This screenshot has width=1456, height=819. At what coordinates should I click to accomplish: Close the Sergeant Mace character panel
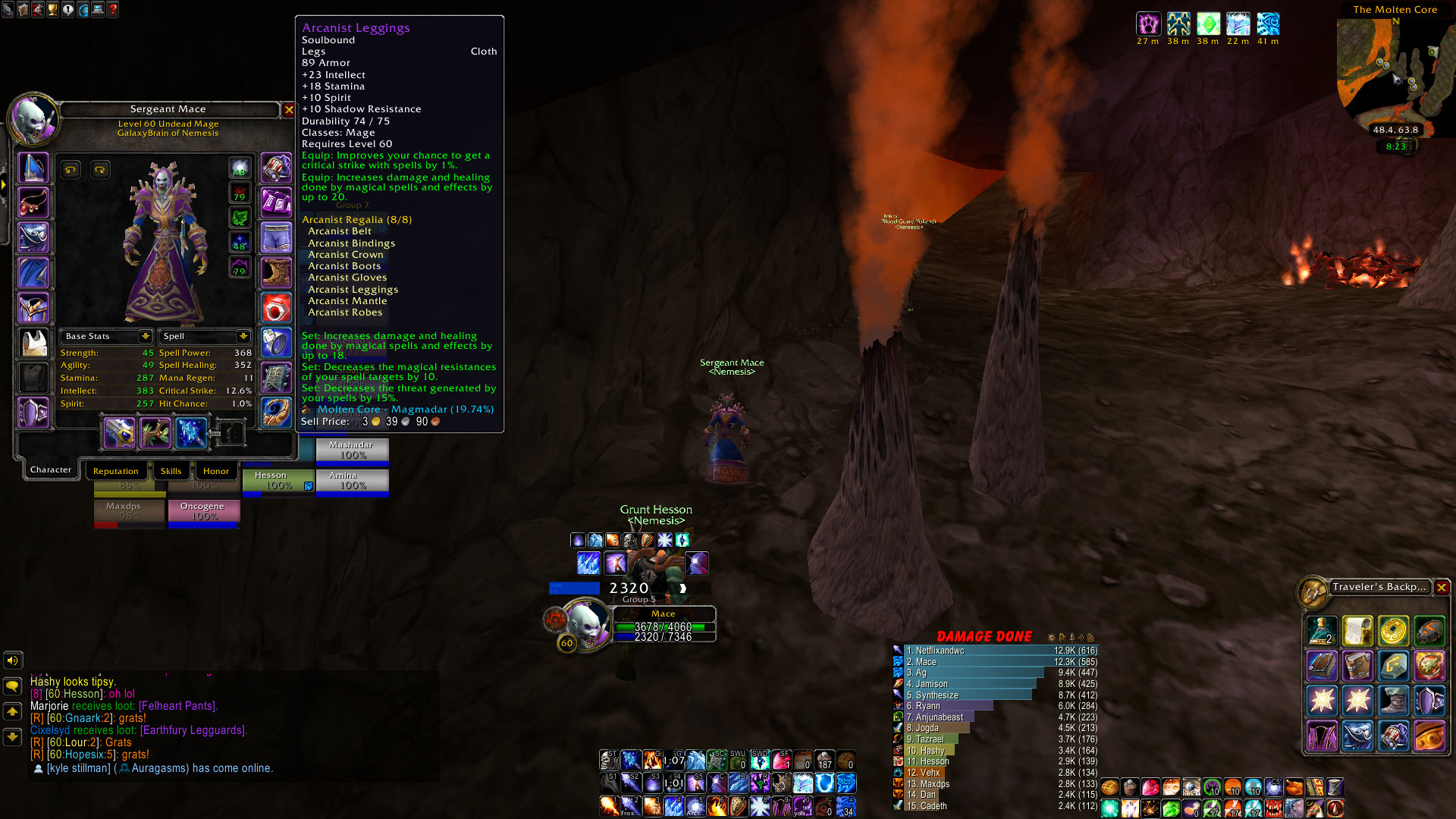tap(289, 110)
